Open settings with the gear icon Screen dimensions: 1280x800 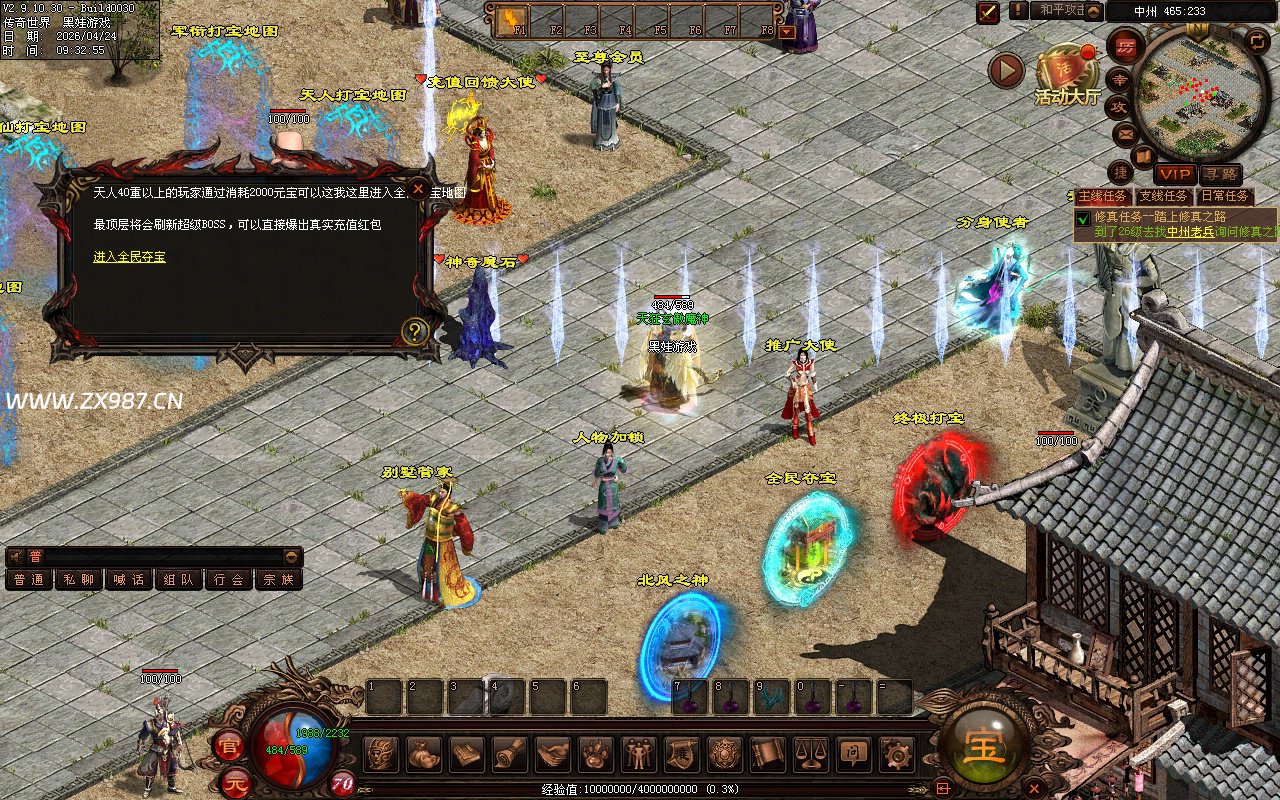(x=895, y=753)
